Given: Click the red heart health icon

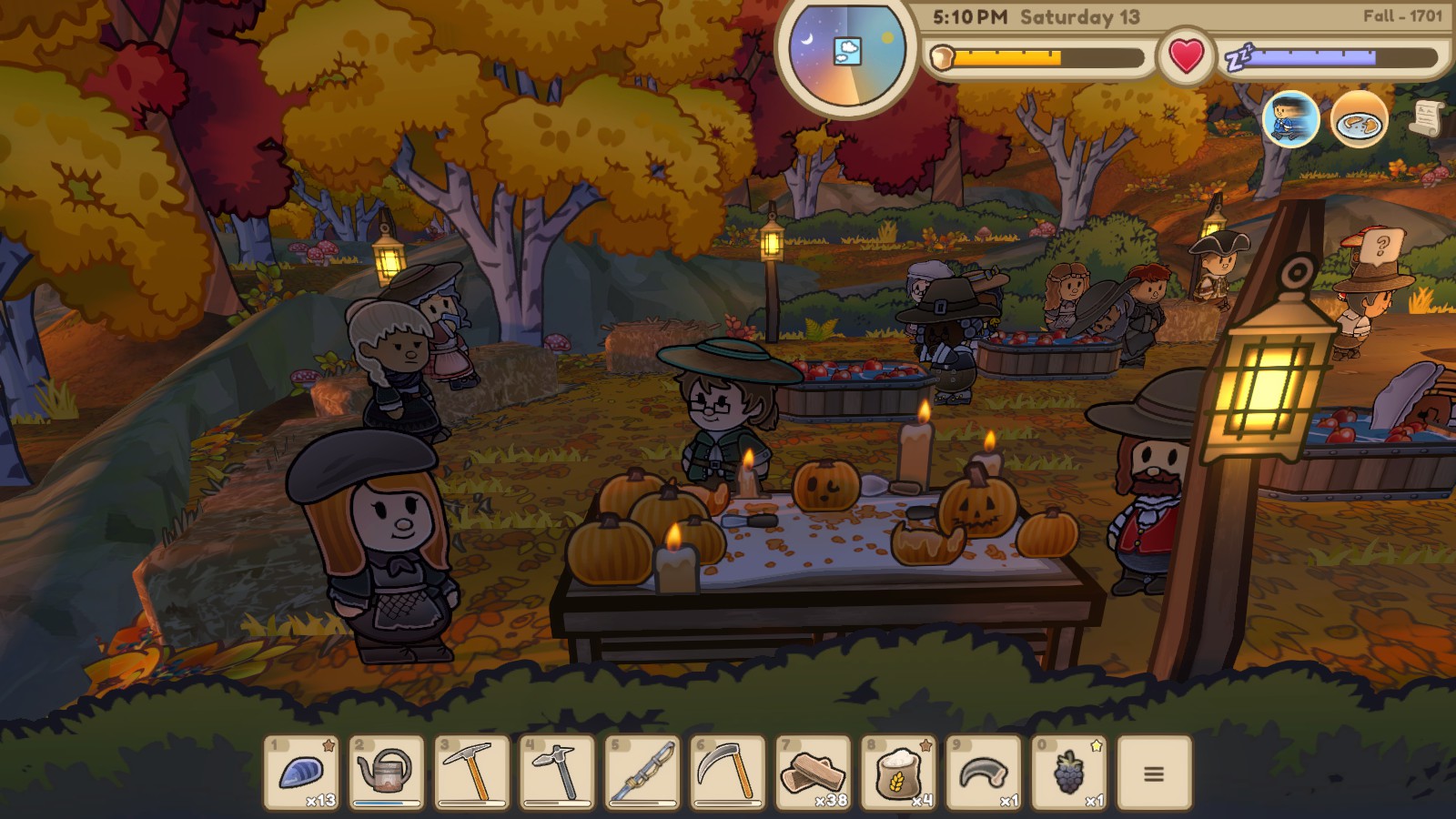Looking at the screenshot, I should pyautogui.click(x=1186, y=56).
